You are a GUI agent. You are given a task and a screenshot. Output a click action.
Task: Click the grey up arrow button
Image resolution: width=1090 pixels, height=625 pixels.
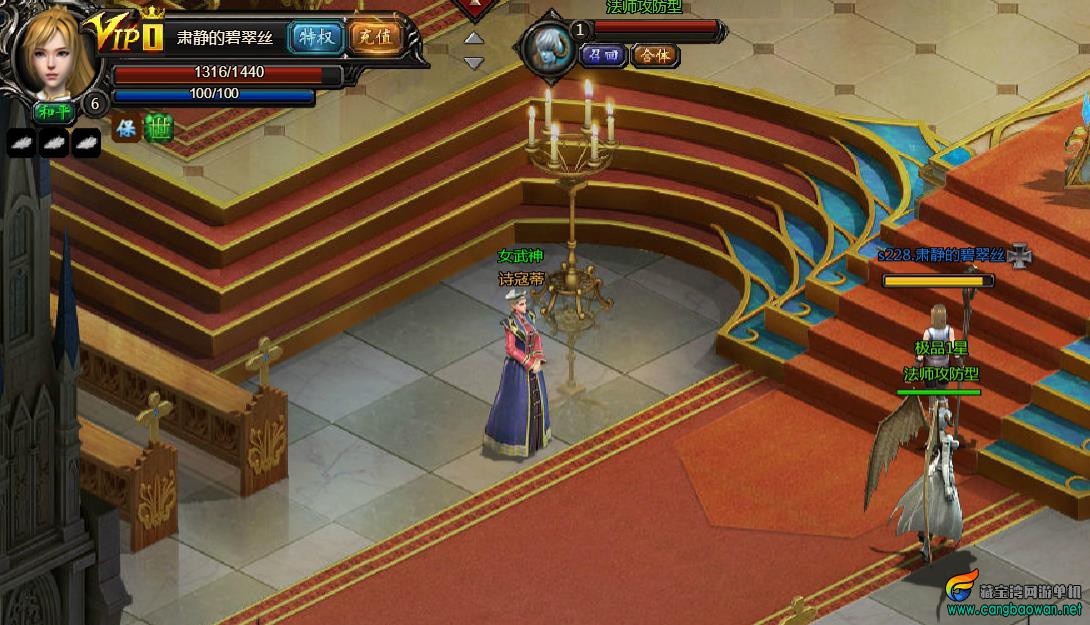tap(474, 39)
